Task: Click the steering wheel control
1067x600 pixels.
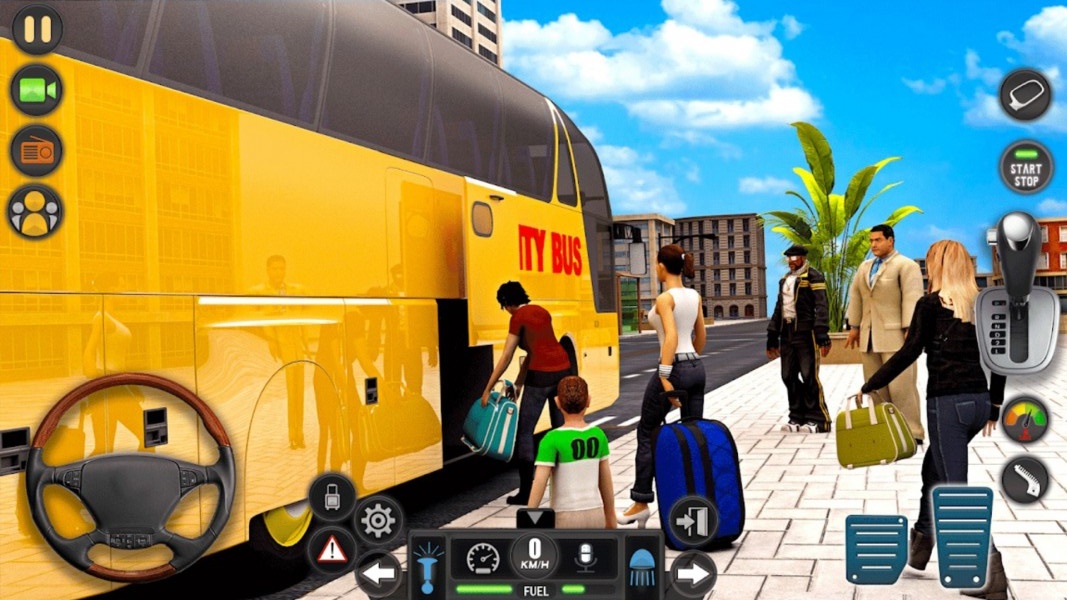Action: (x=130, y=477)
